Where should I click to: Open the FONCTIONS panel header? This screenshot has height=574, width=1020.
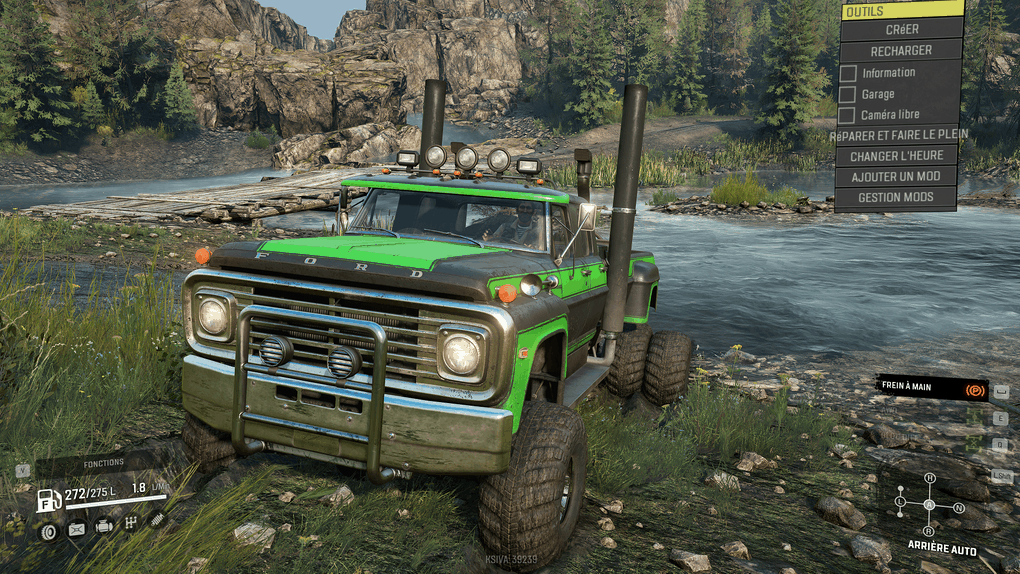(x=103, y=463)
